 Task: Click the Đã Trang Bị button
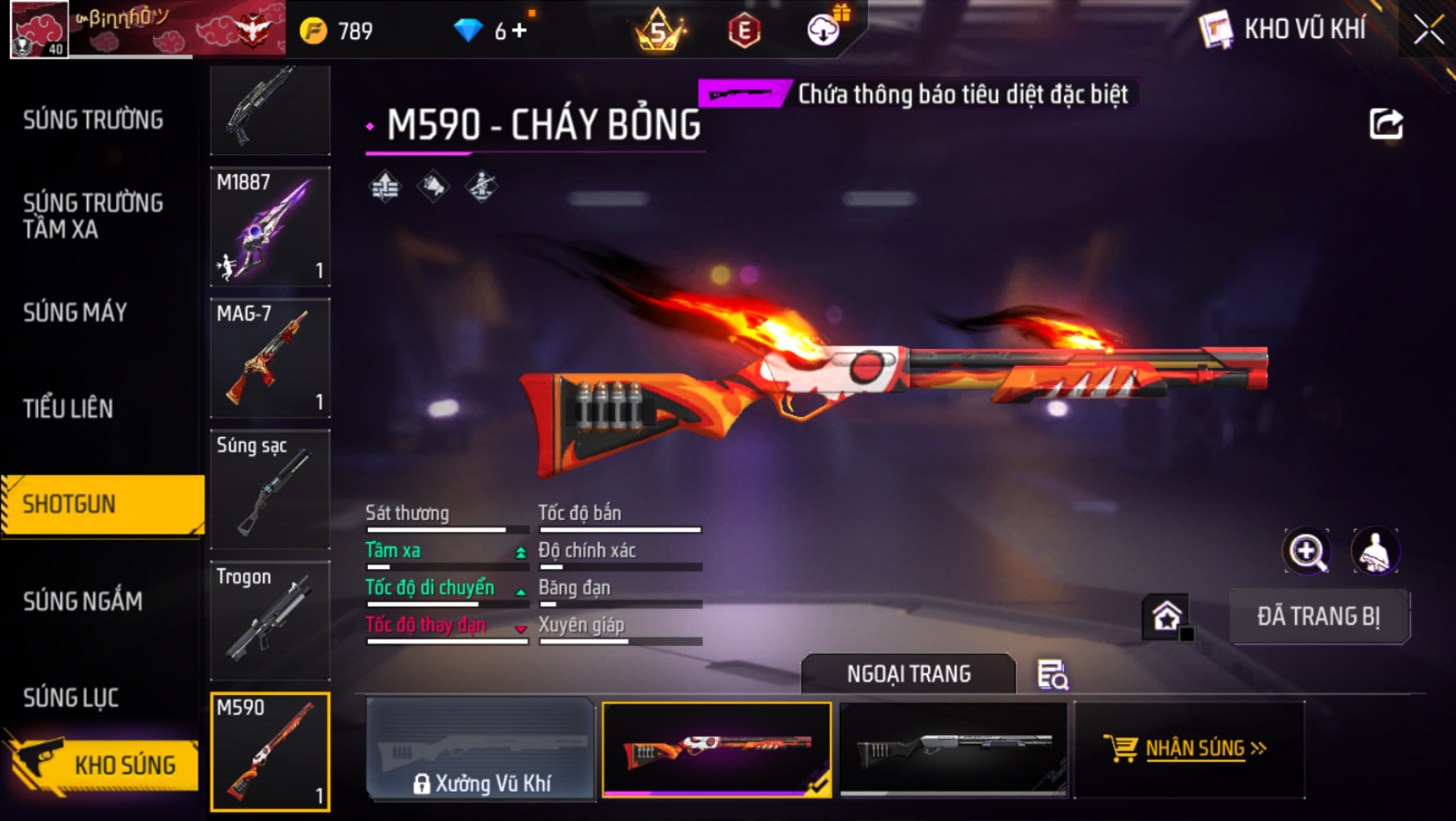tap(1318, 617)
